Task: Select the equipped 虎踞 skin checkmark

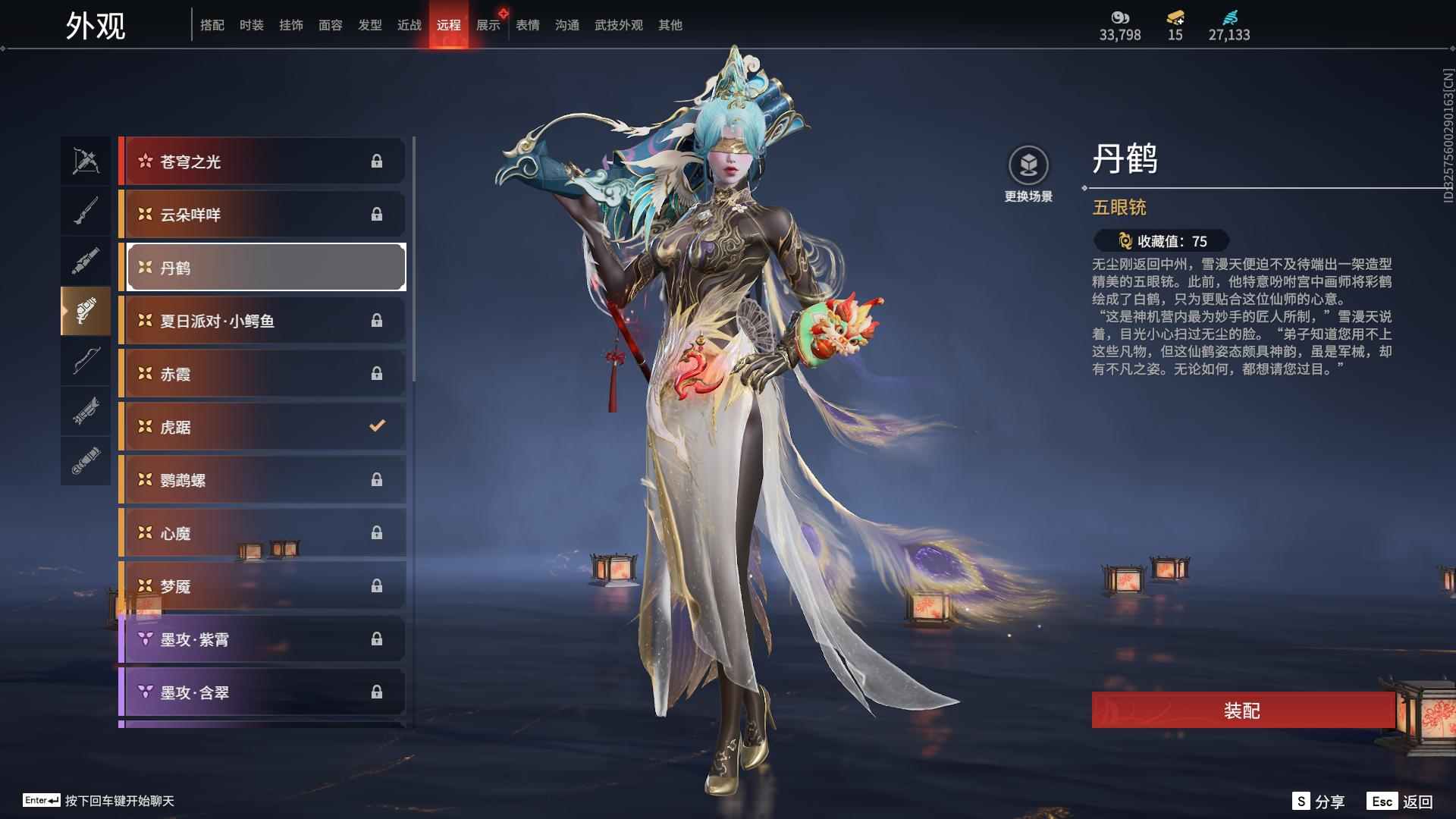Action: pyautogui.click(x=378, y=426)
